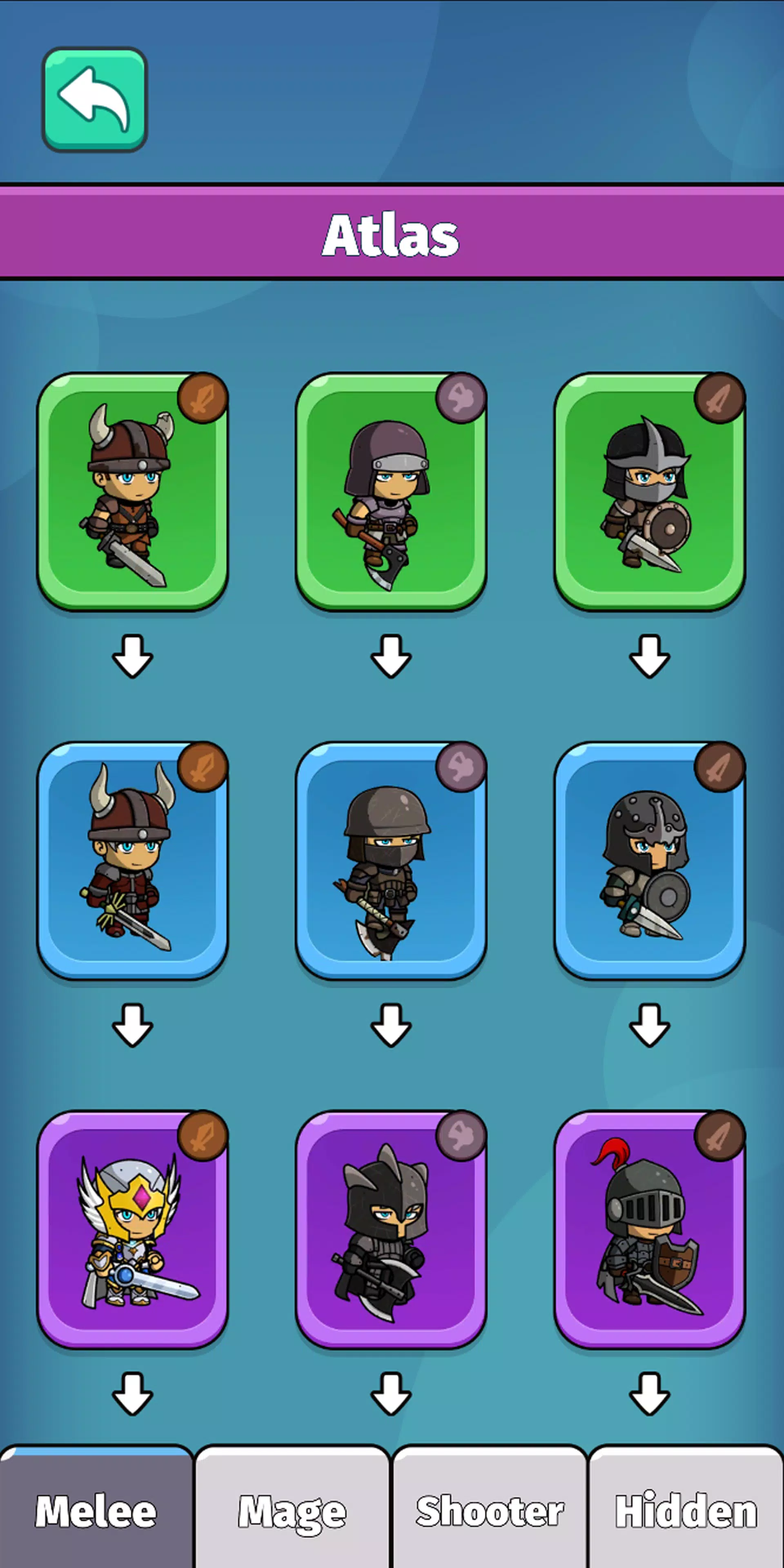Click the upgrade arrow below the viking recruit
This screenshot has height=1568, width=784.
pos(132,657)
